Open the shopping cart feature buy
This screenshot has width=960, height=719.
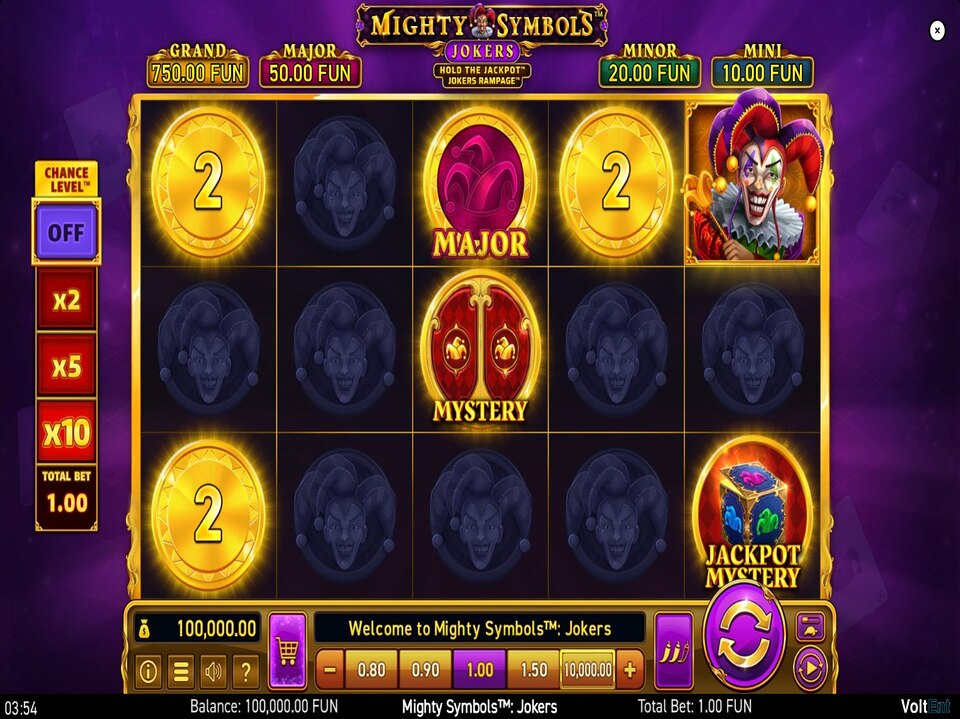(287, 651)
